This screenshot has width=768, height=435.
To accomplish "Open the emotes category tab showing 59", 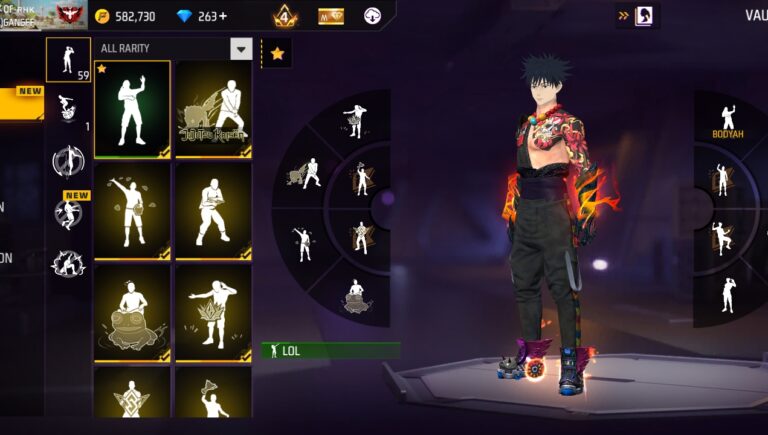I will point(68,60).
